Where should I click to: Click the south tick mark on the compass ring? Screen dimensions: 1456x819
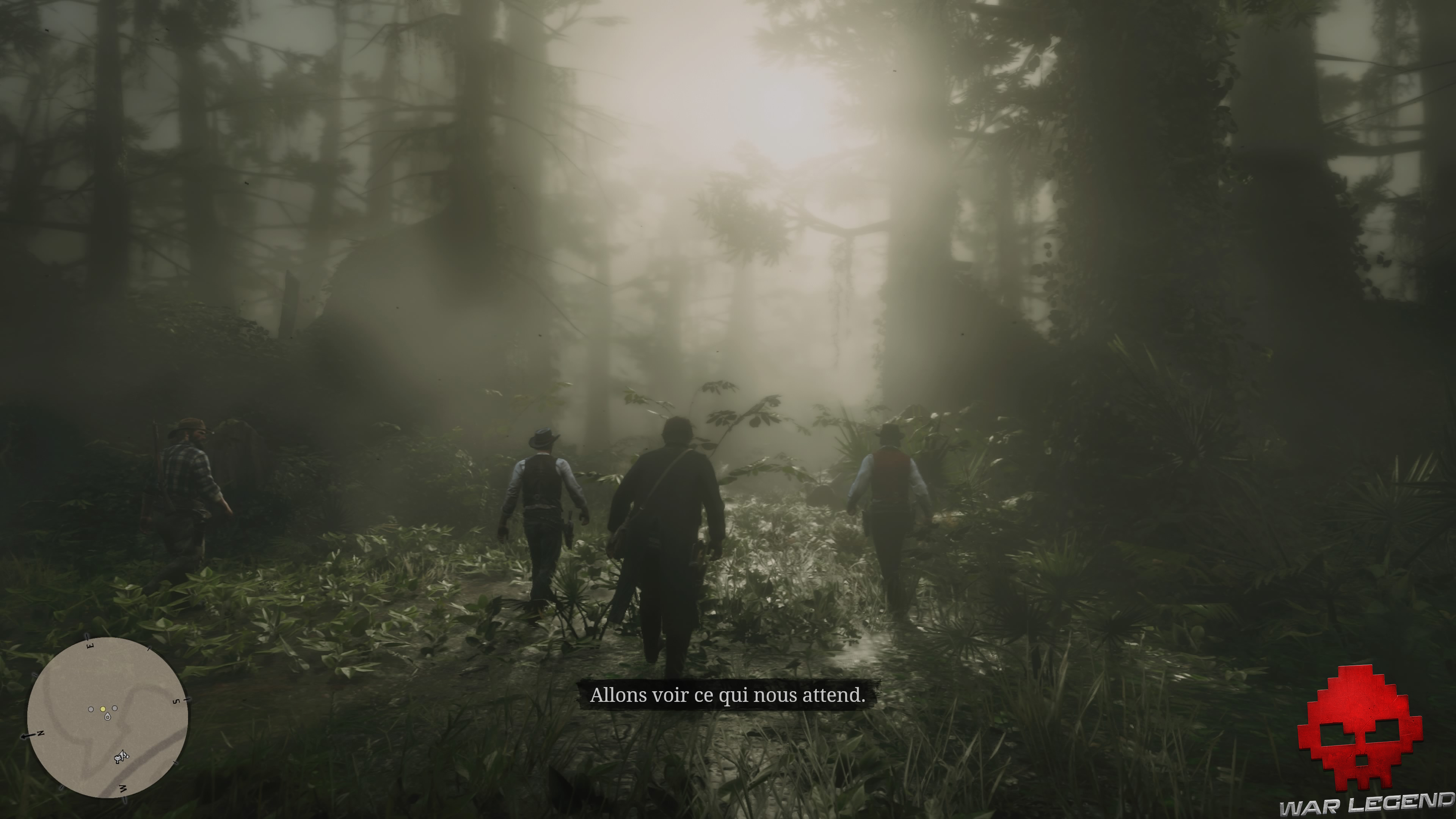[x=187, y=699]
